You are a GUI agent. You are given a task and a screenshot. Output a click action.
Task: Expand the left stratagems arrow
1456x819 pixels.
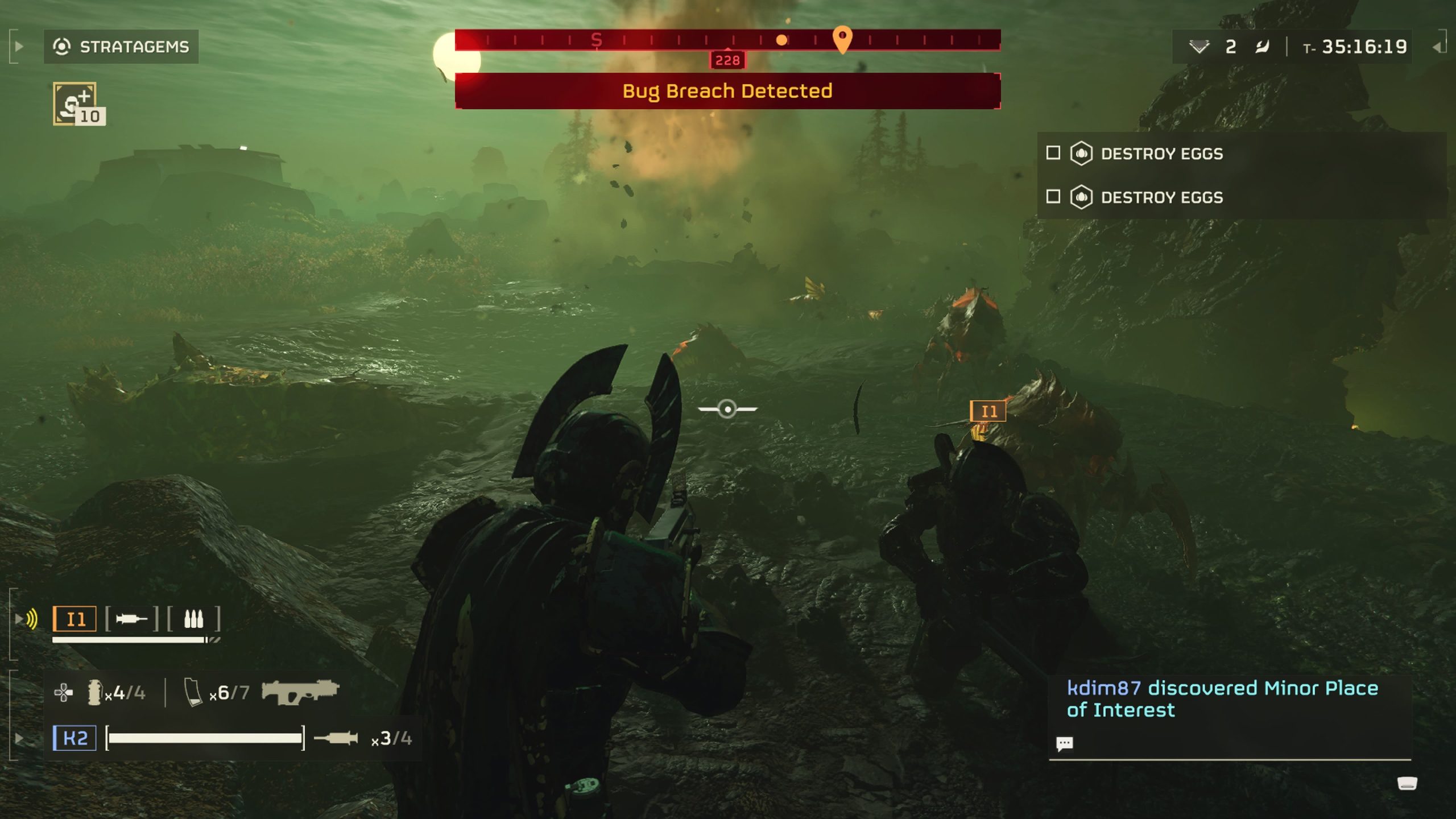19,47
